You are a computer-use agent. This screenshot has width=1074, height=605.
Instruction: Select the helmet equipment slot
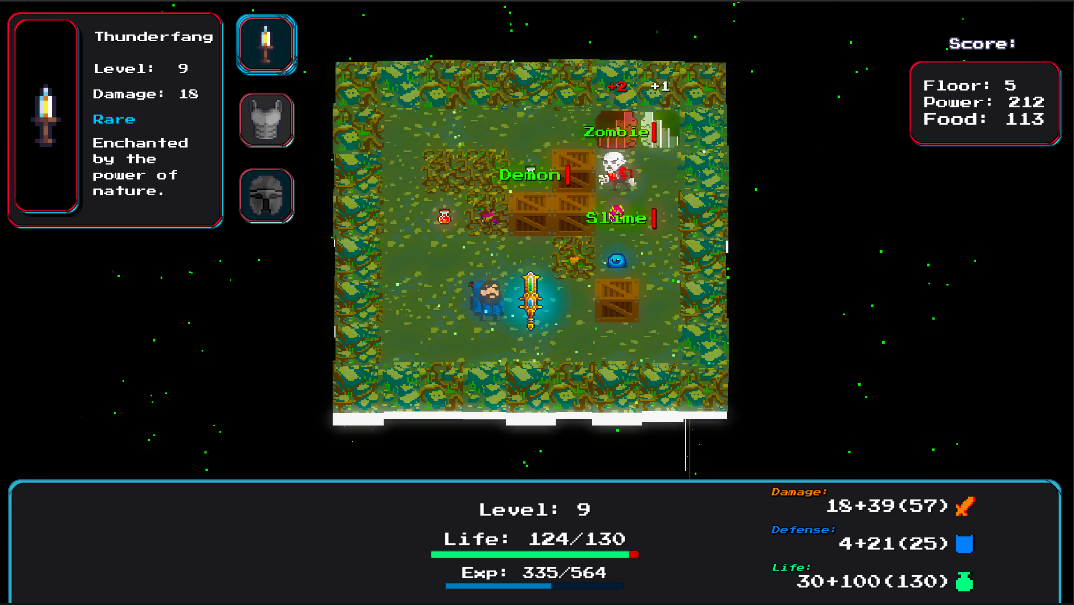click(266, 194)
